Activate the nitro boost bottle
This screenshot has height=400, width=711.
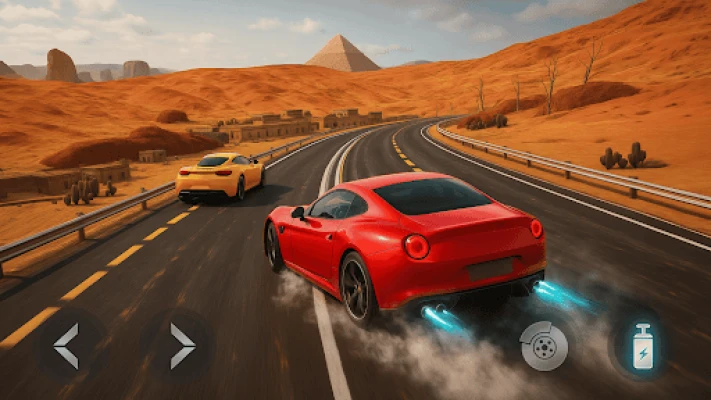coord(641,346)
